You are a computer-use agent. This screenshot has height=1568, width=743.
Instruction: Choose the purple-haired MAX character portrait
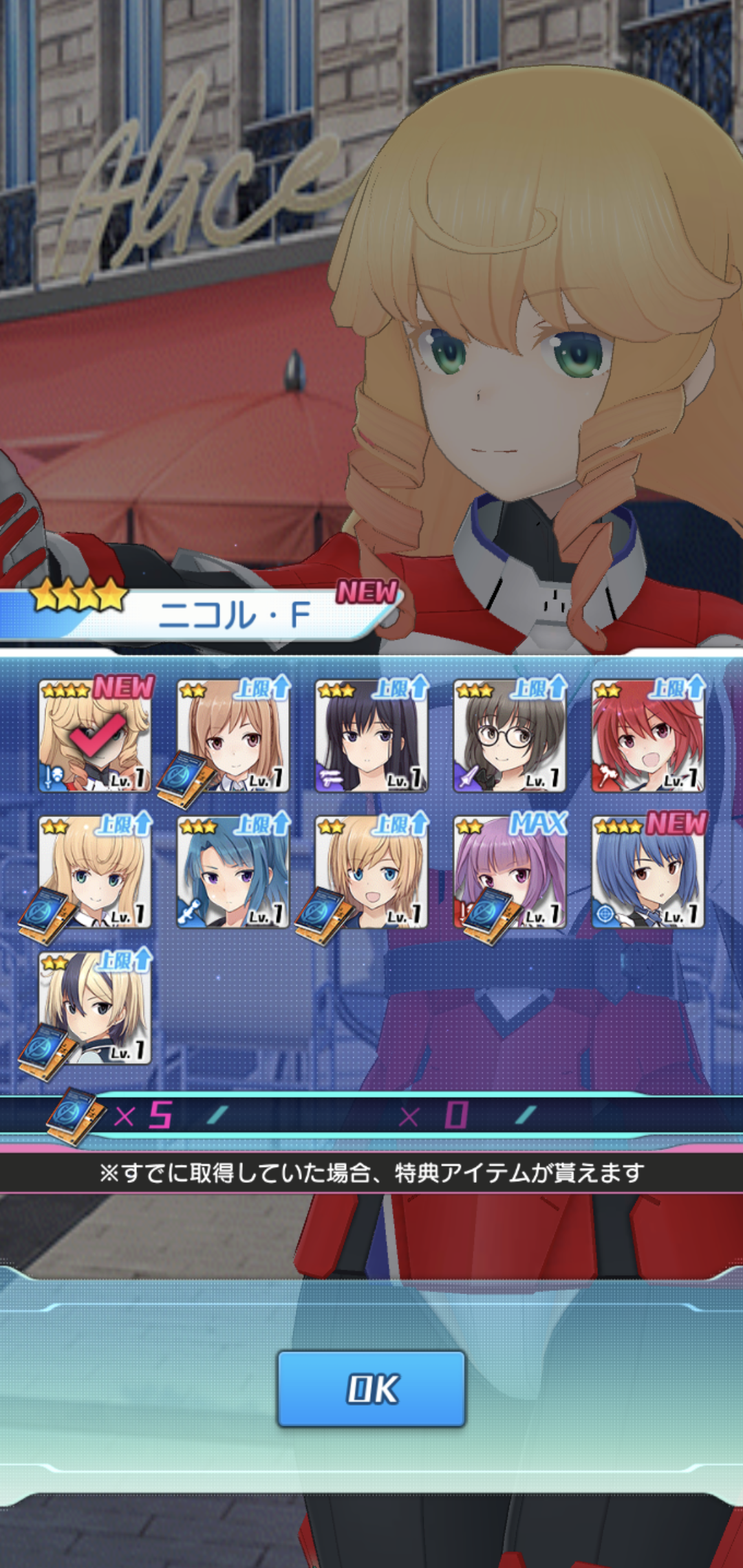[x=510, y=872]
